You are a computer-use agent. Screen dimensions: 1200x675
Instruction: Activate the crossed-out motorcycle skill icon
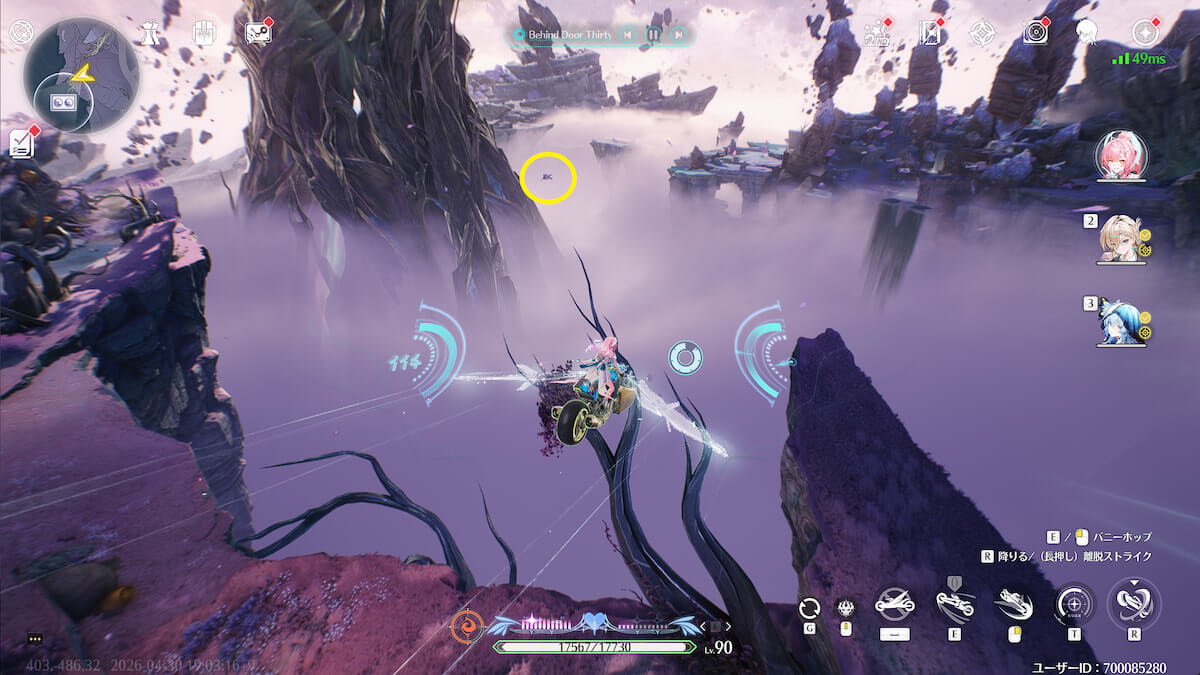894,604
